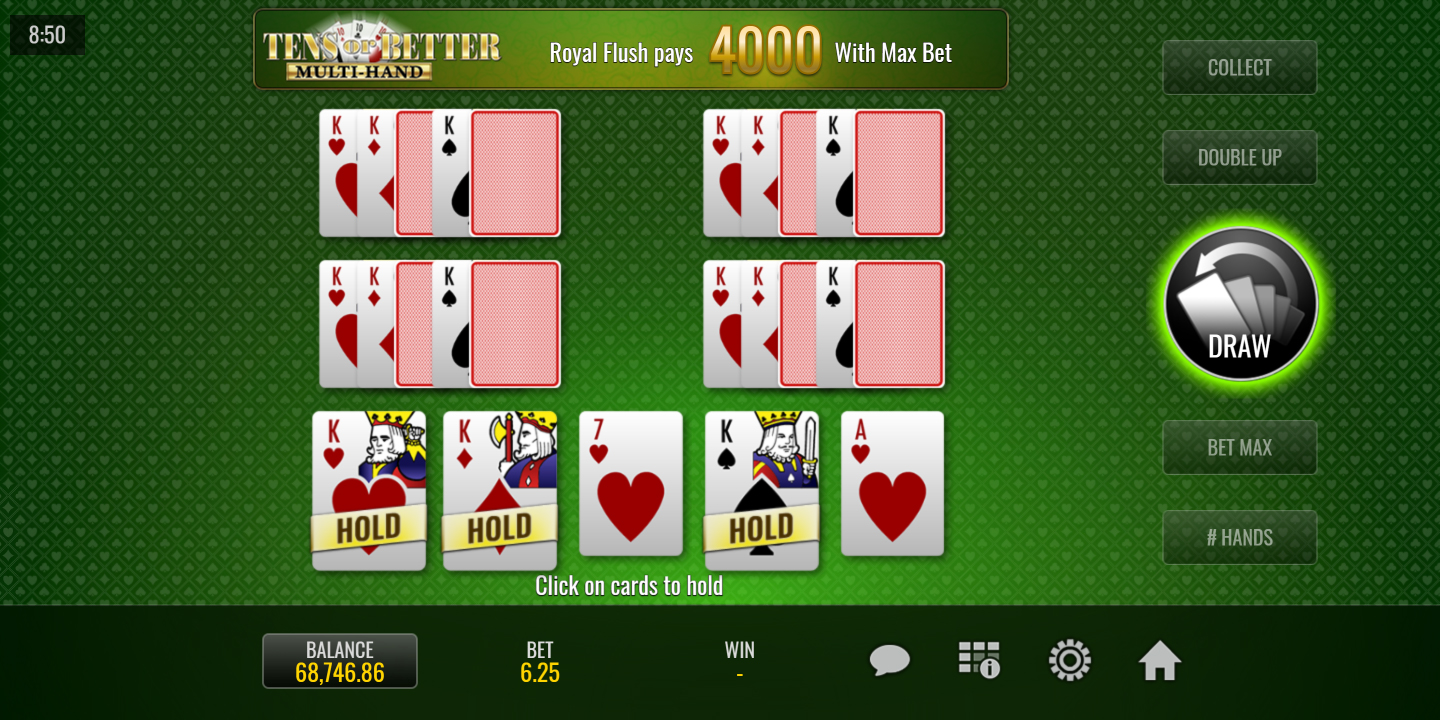
Task: Hold the Ace of Hearts card
Action: pos(892,484)
